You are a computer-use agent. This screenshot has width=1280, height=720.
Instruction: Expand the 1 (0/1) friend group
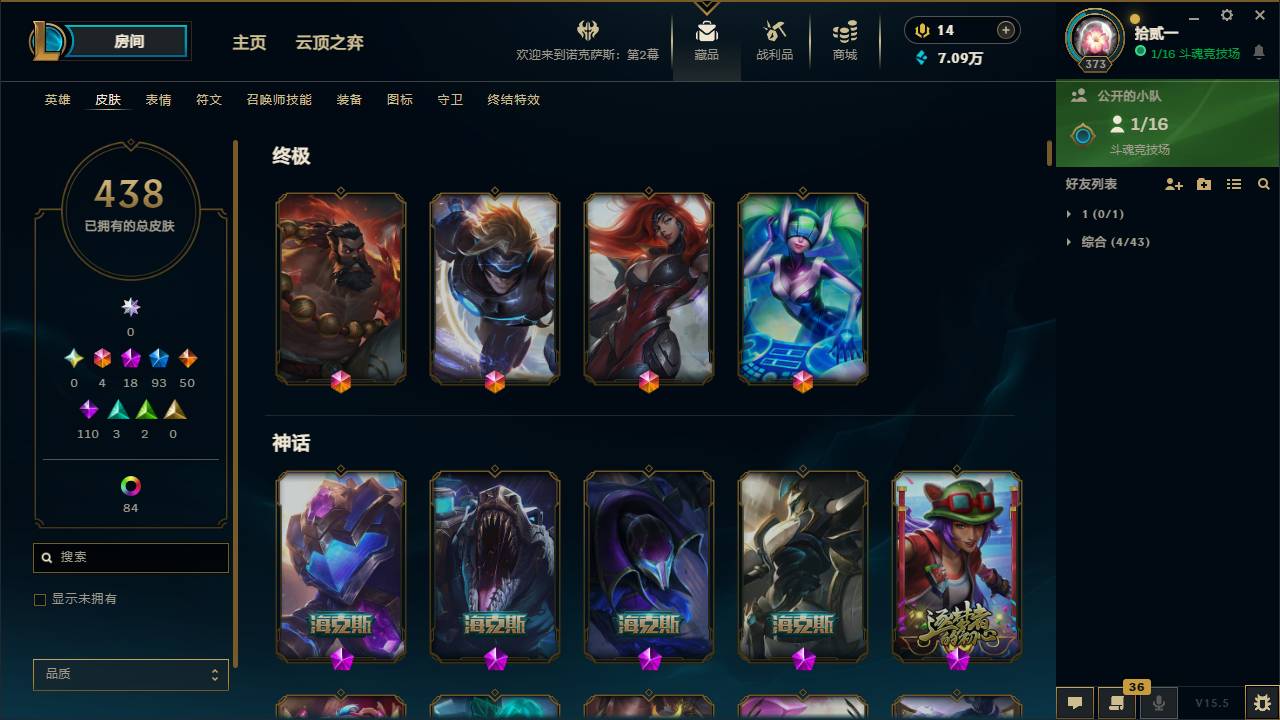pos(1090,213)
